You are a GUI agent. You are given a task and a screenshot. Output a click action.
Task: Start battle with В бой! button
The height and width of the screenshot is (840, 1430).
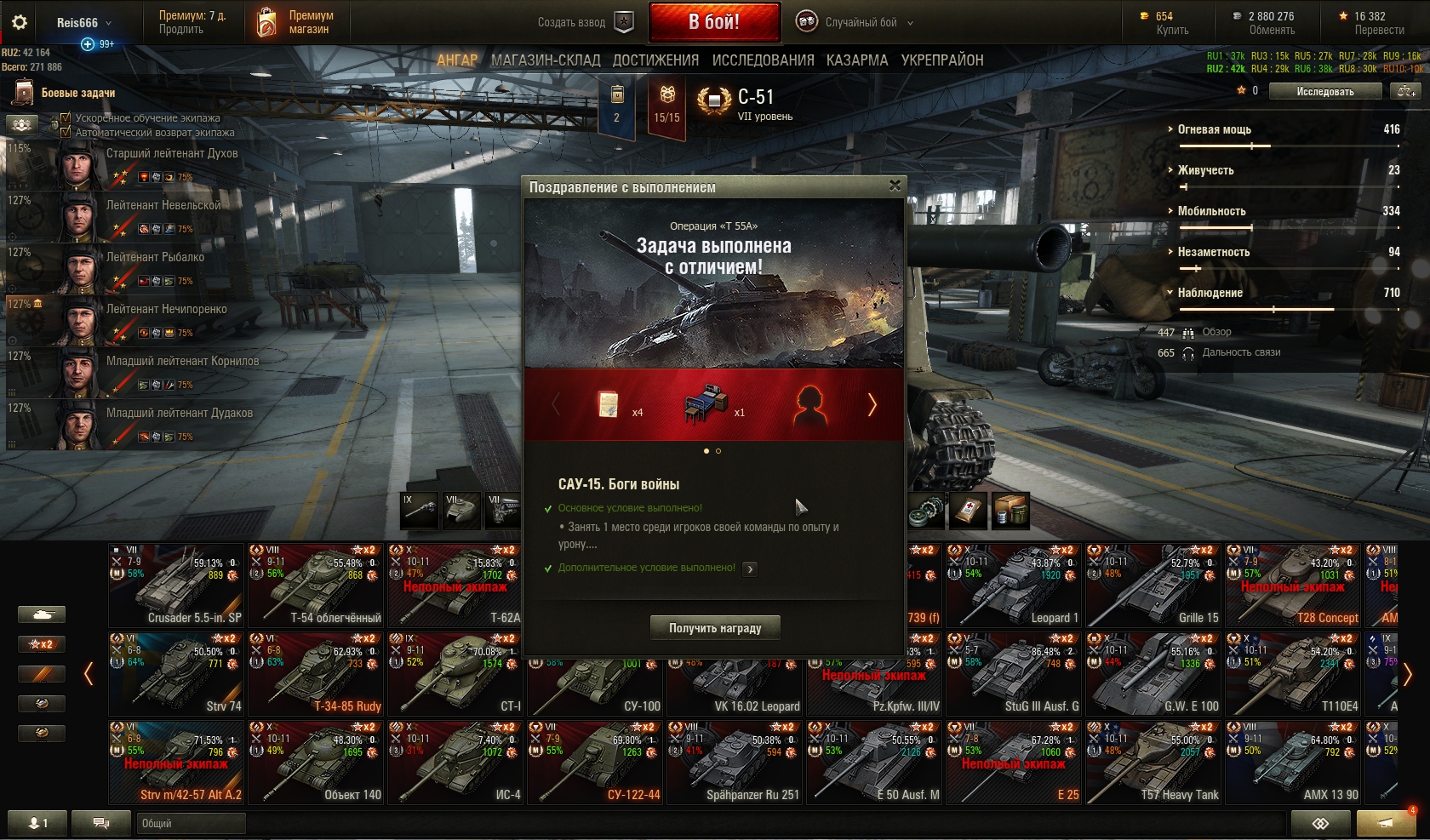point(714,22)
